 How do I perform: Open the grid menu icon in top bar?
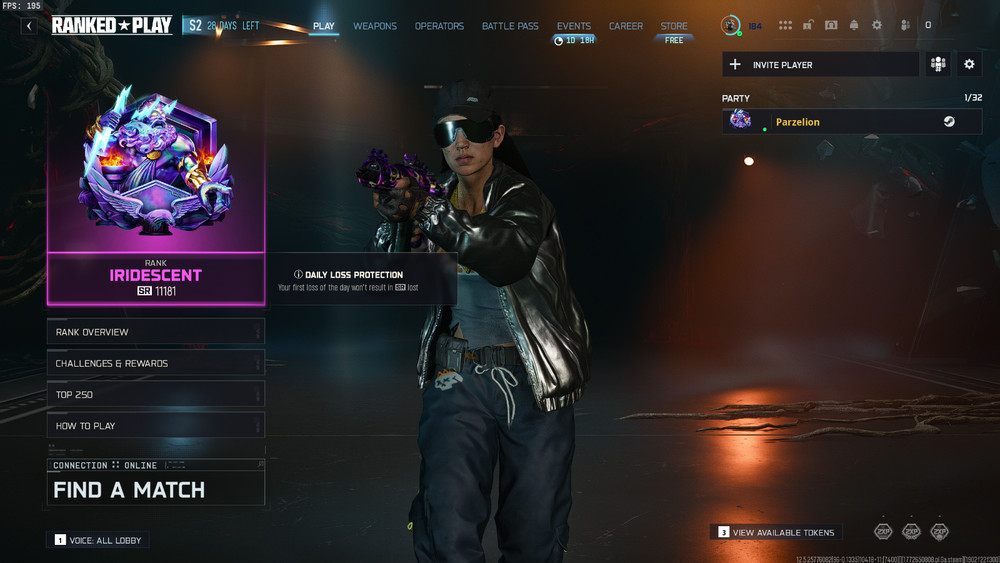[785, 25]
